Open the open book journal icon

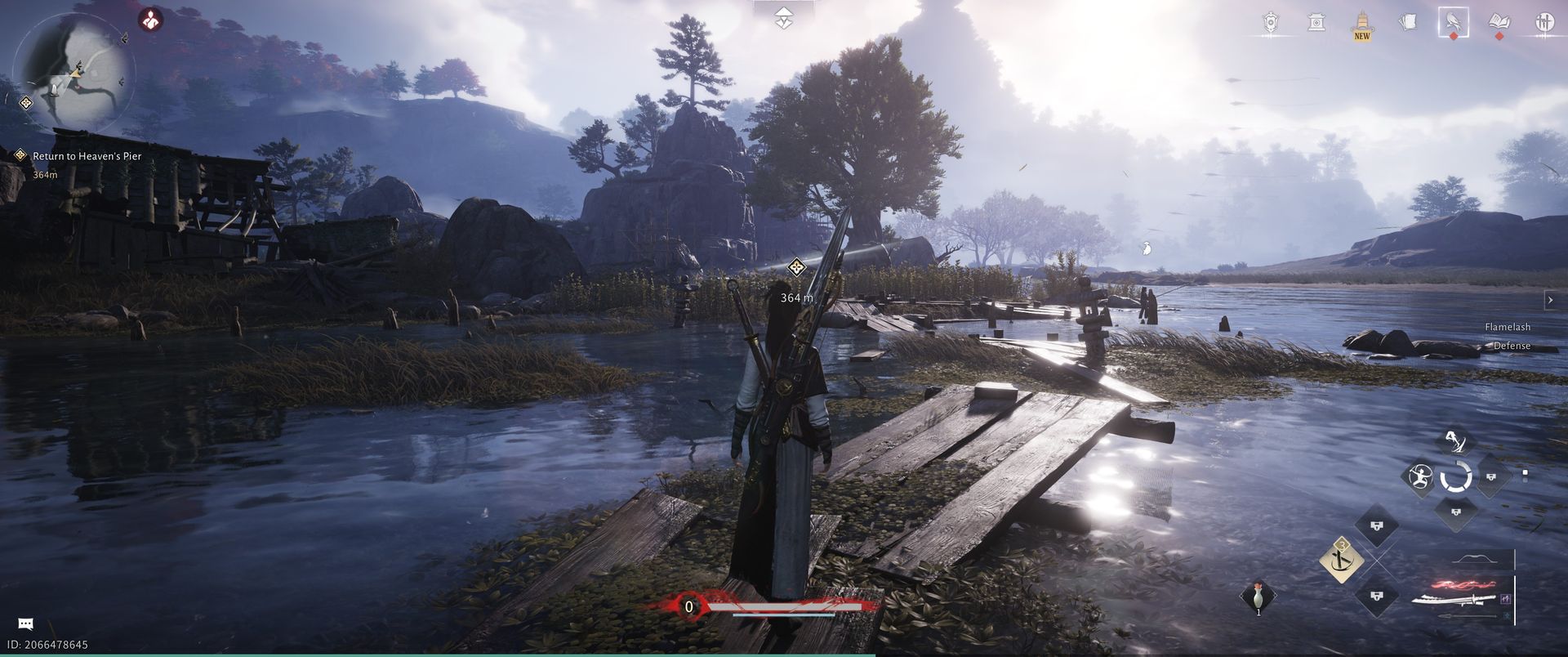pos(1499,23)
